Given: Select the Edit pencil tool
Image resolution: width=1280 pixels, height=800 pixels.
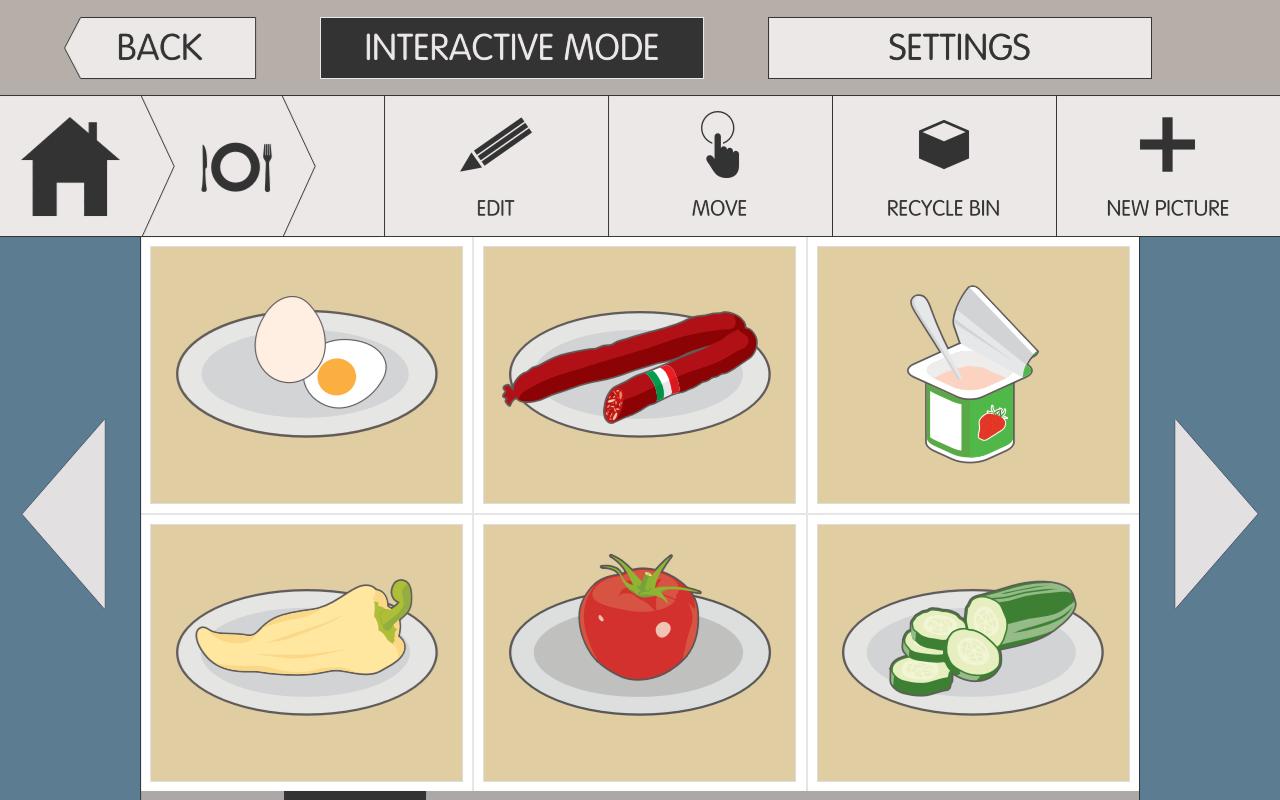Looking at the screenshot, I should pyautogui.click(x=494, y=165).
